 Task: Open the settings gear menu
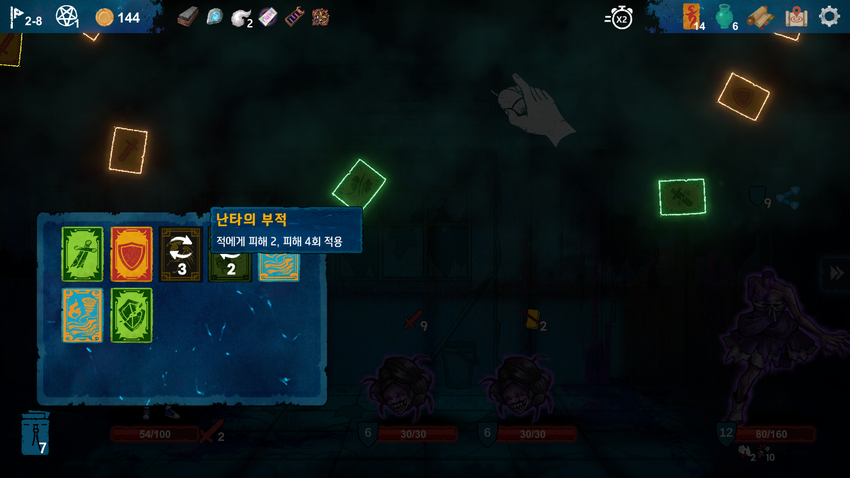point(829,17)
